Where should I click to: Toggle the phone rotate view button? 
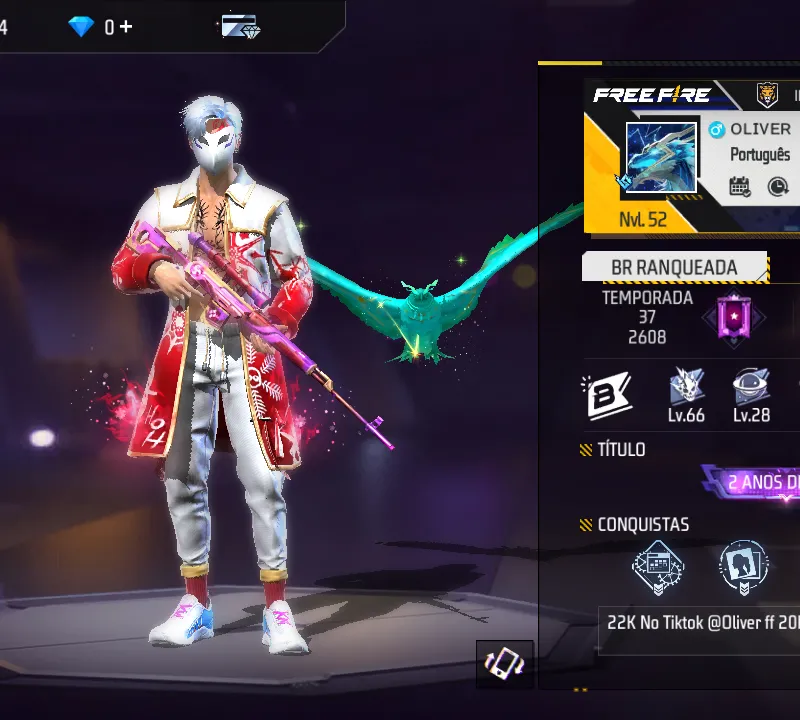(504, 664)
